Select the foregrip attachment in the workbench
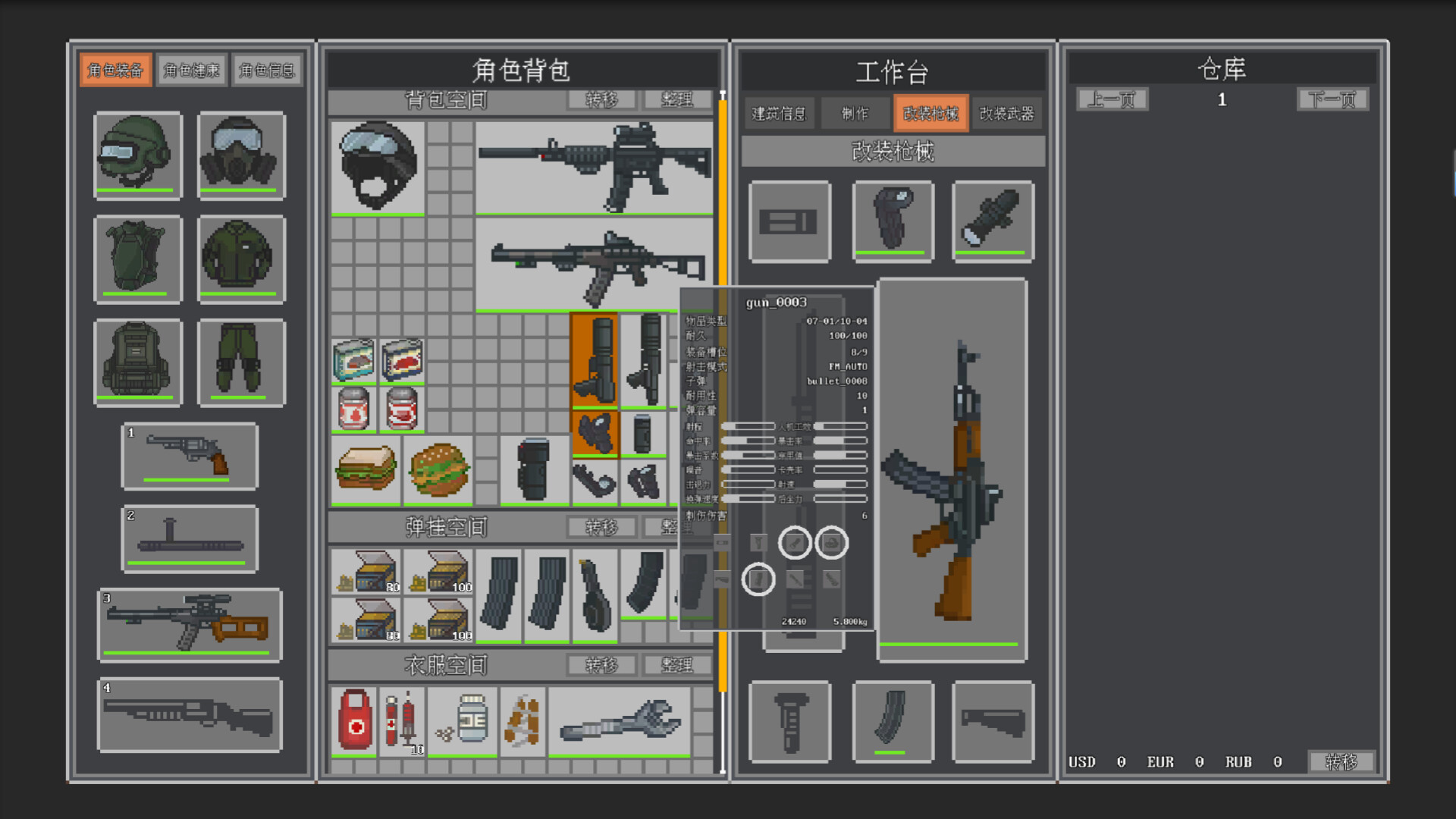This screenshot has height=819, width=1456. (x=893, y=221)
